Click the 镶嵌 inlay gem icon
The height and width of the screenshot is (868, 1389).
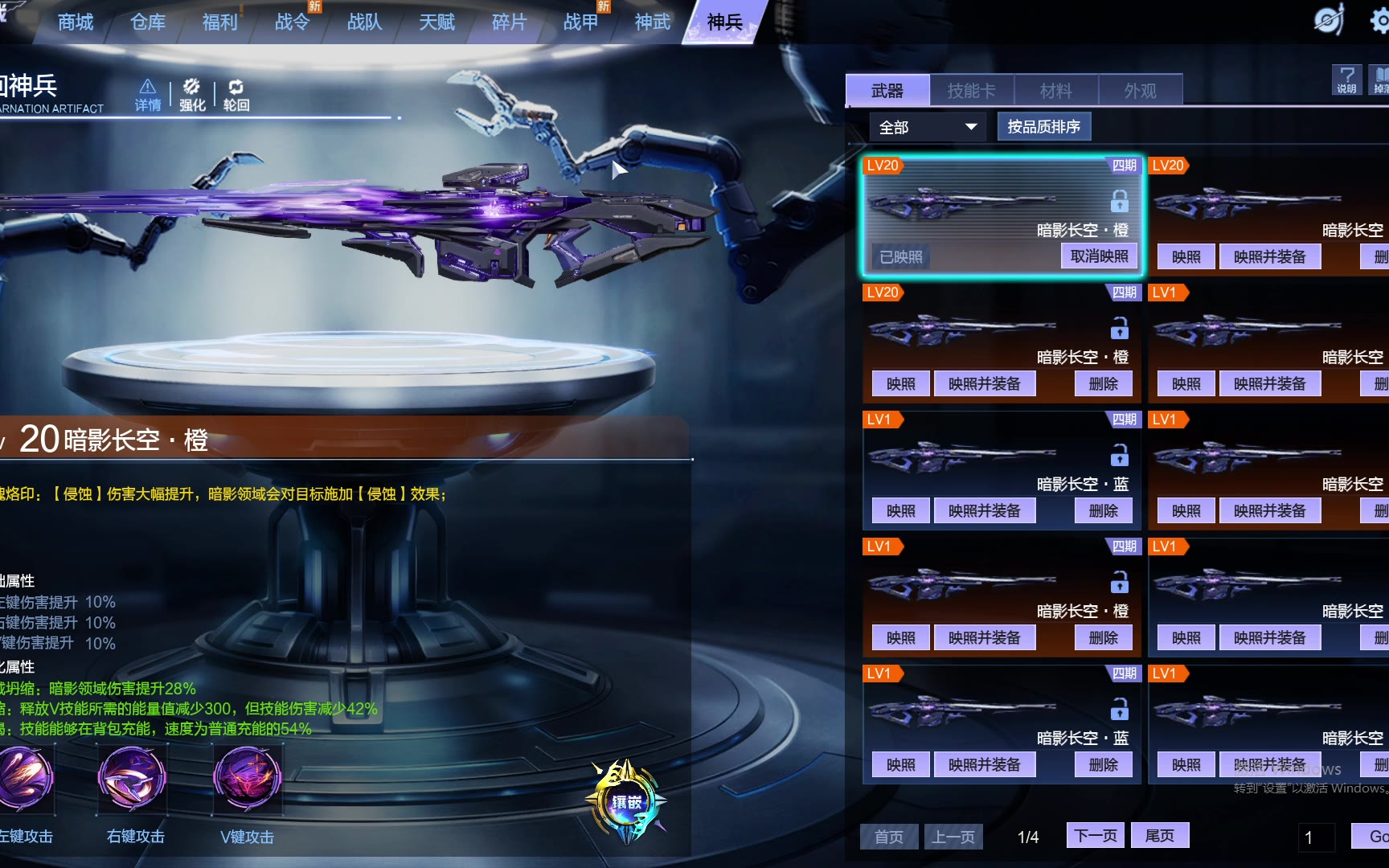click(x=627, y=801)
